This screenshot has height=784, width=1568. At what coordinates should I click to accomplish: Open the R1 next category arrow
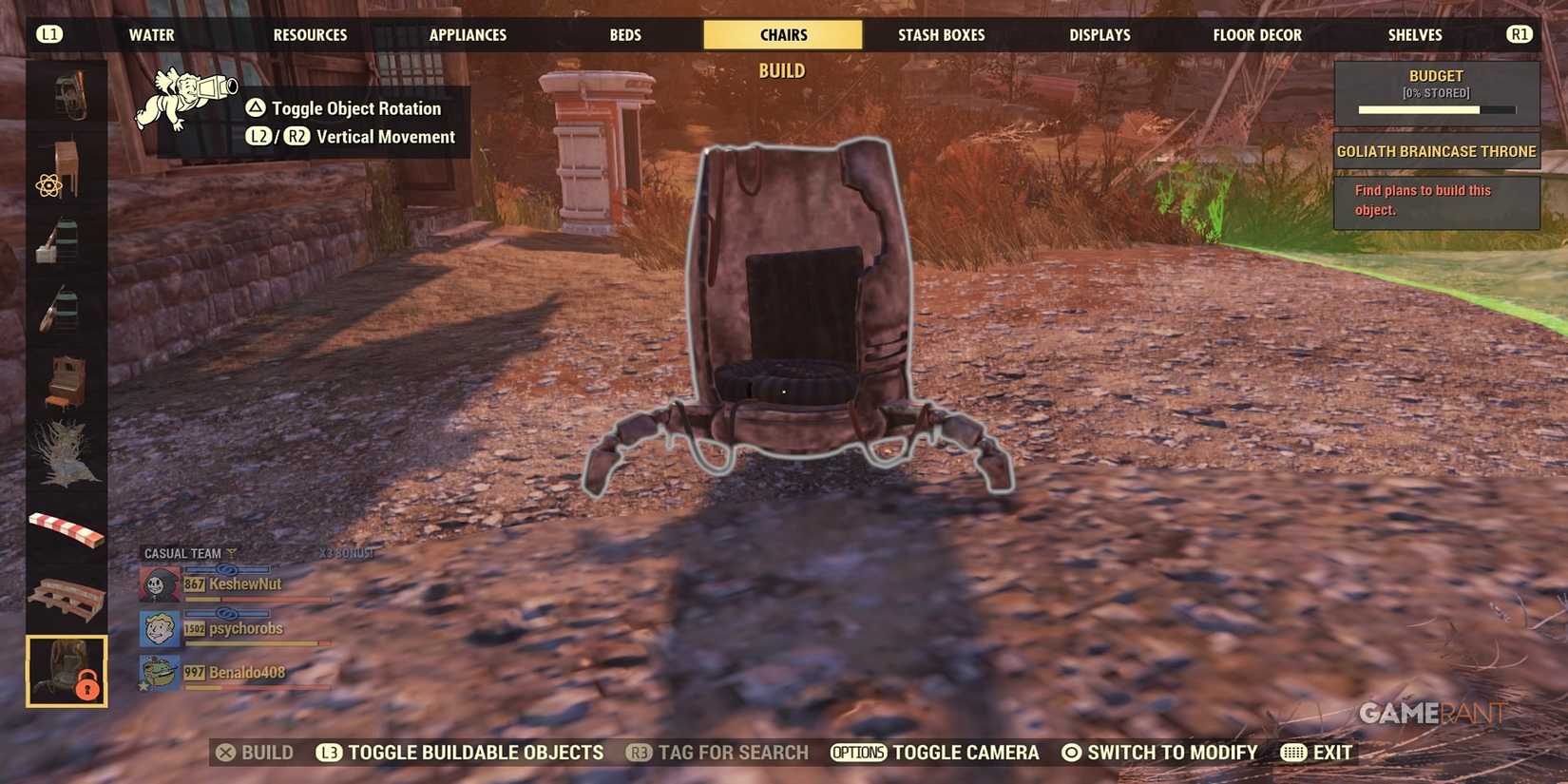pos(1519,34)
